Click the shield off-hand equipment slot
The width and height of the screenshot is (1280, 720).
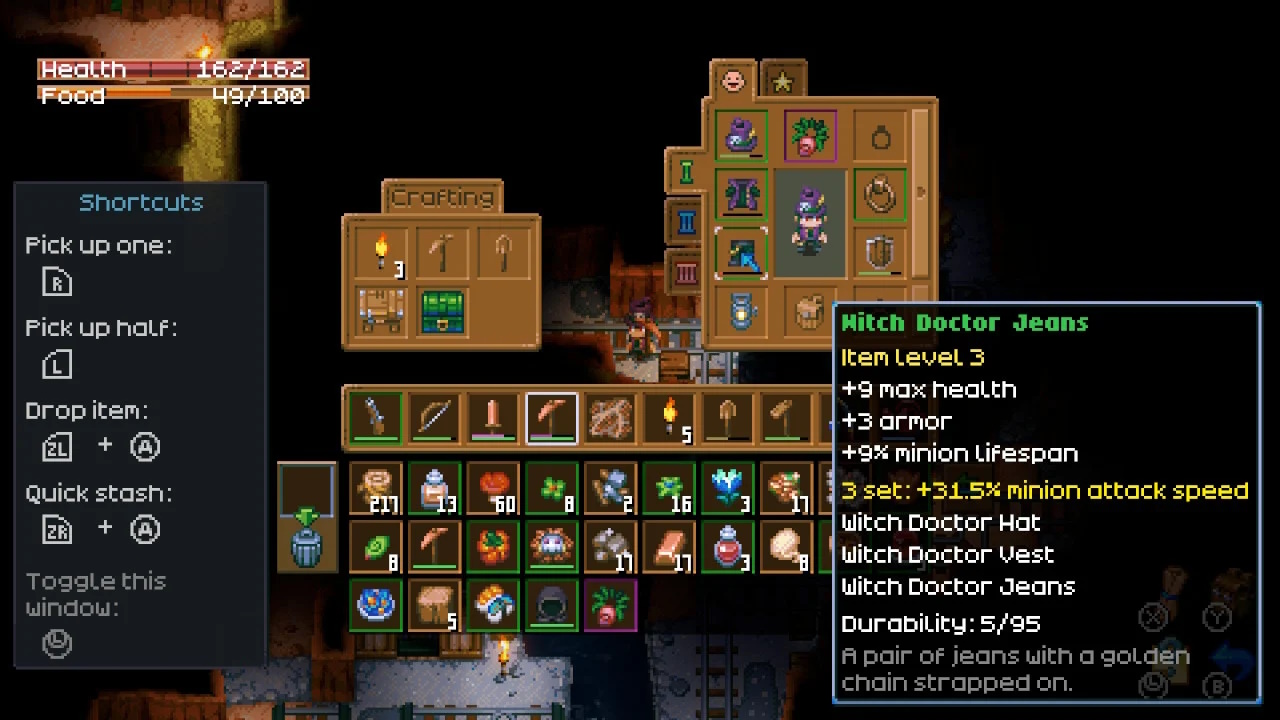tap(879, 253)
